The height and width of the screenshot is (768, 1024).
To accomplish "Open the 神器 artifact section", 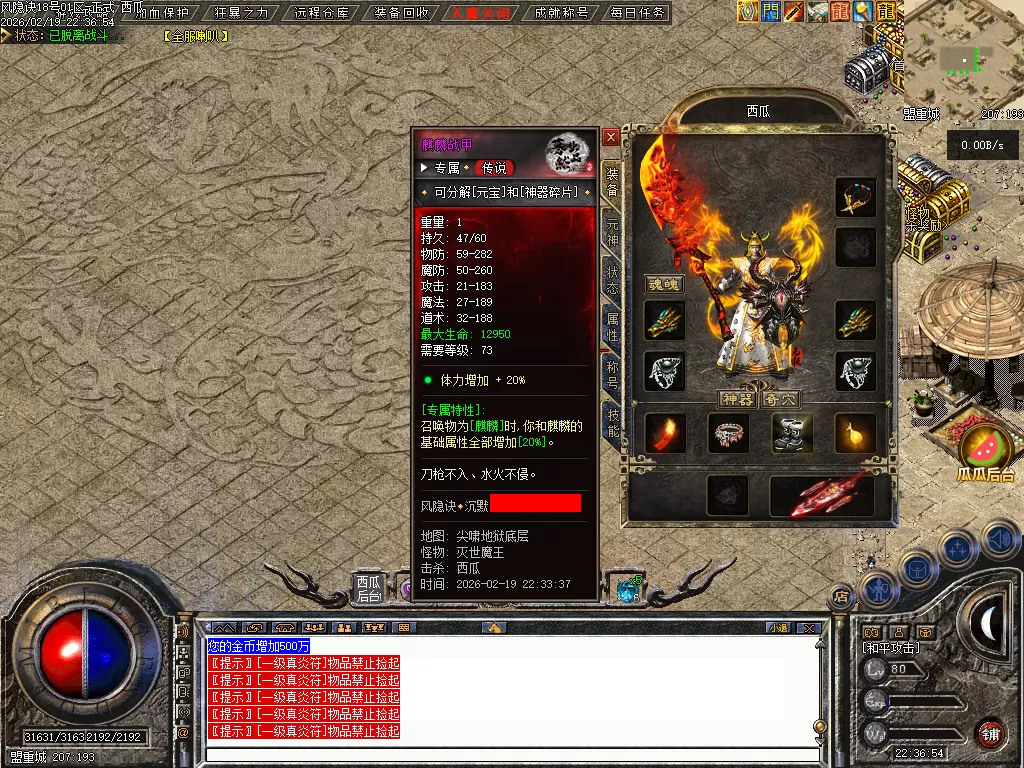I will [737, 399].
